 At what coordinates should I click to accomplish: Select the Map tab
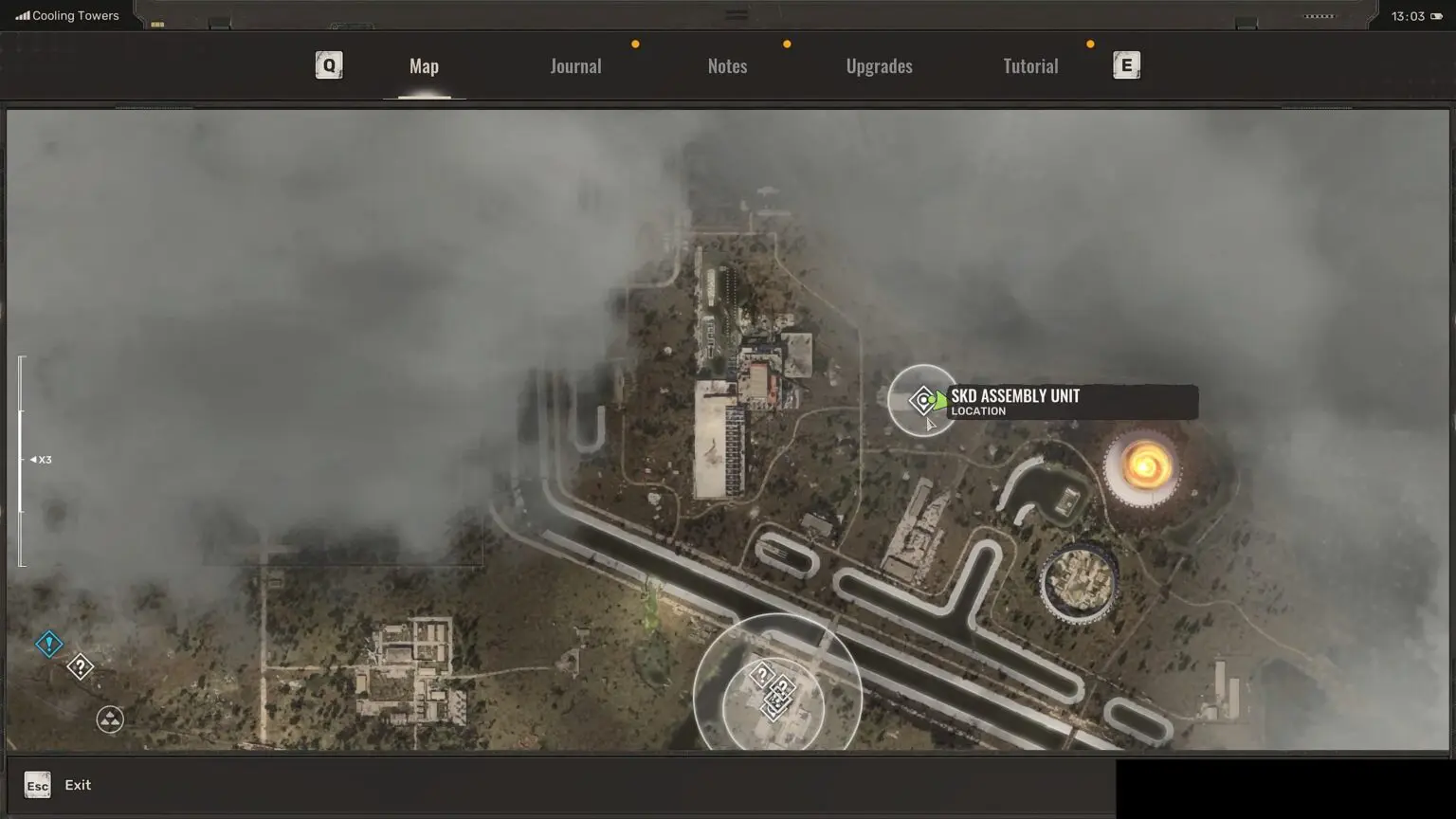tap(424, 66)
